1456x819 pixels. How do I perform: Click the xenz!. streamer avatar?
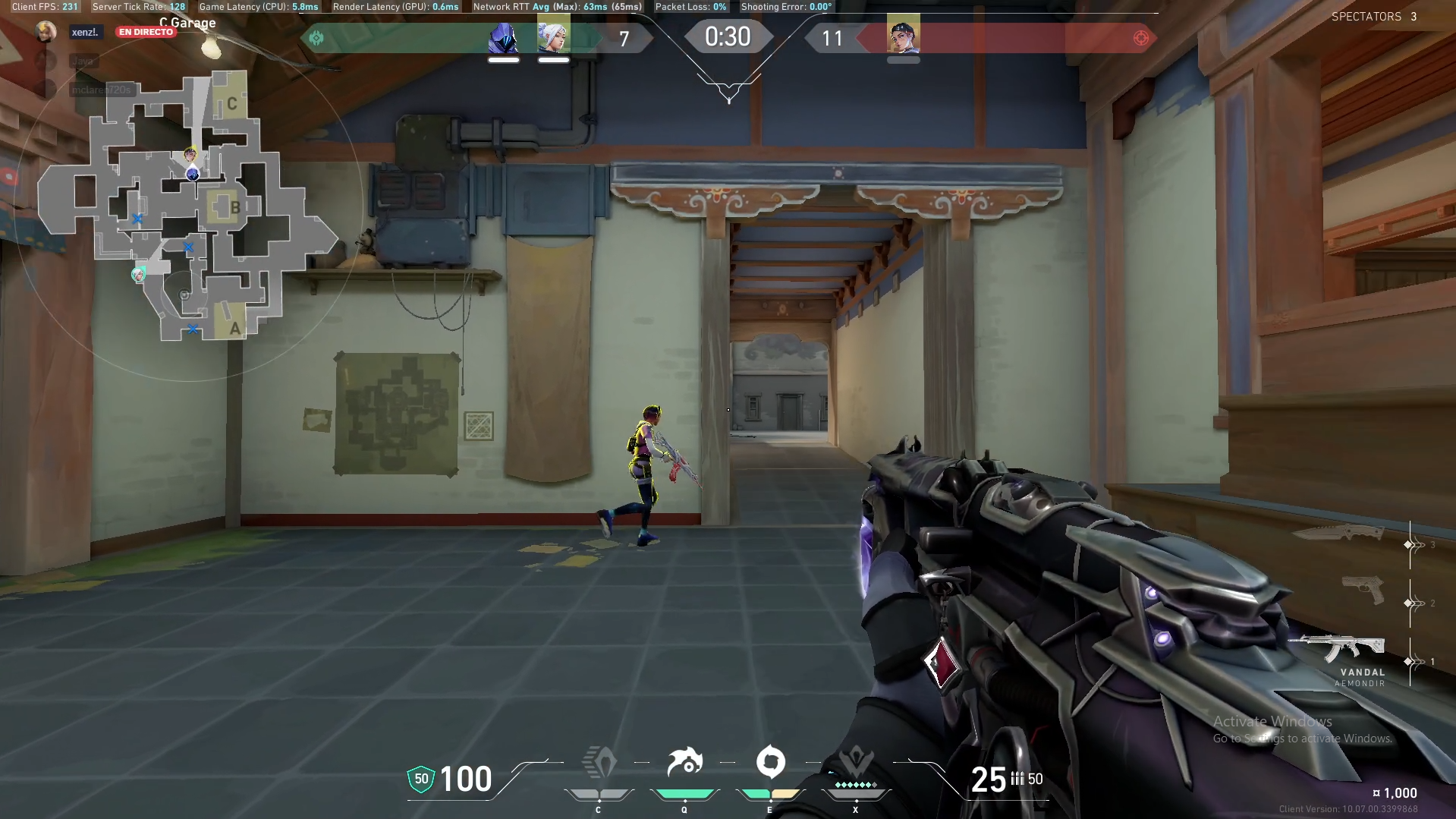[x=46, y=32]
